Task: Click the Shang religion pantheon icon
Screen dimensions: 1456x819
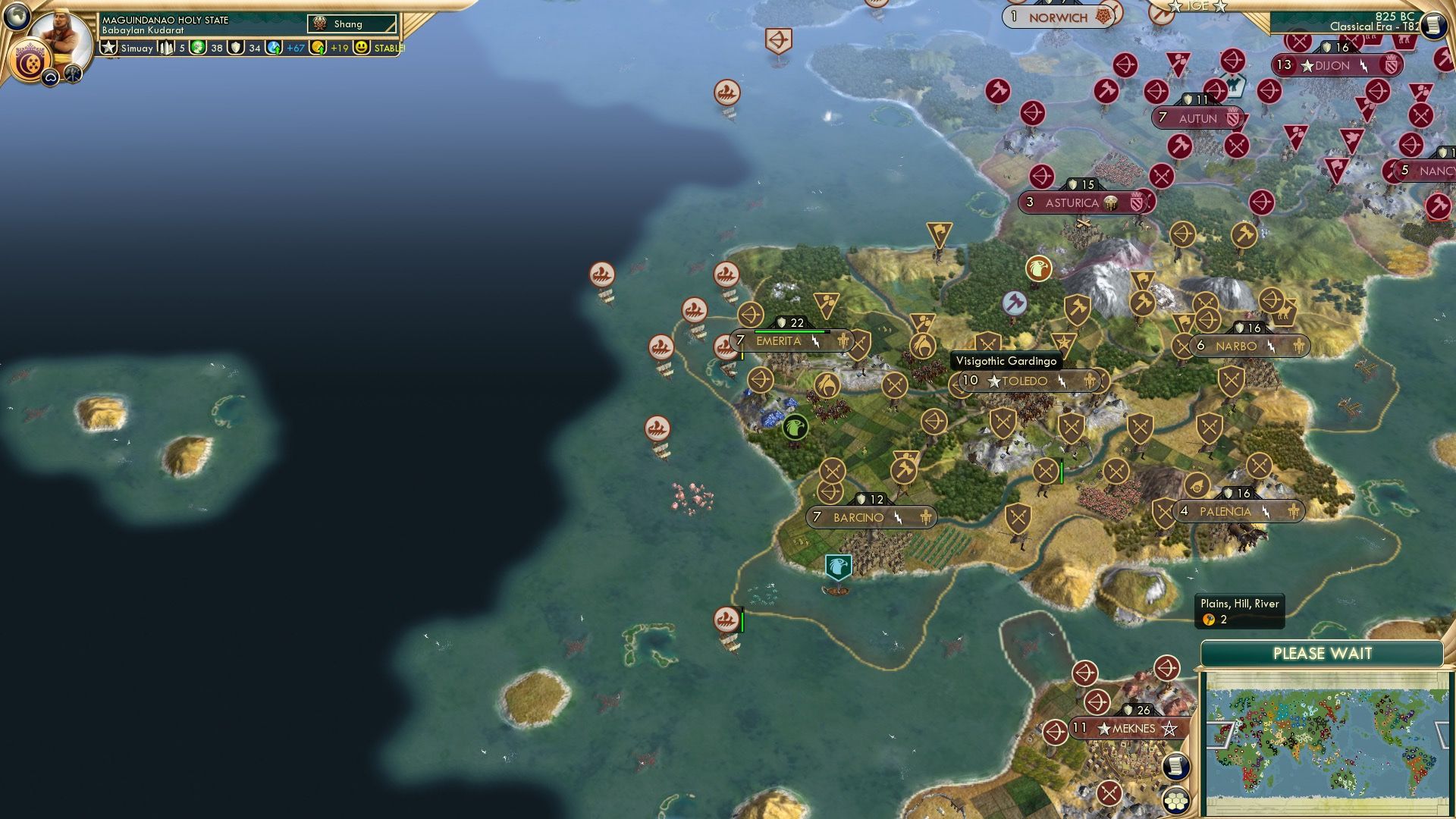Action: click(319, 24)
